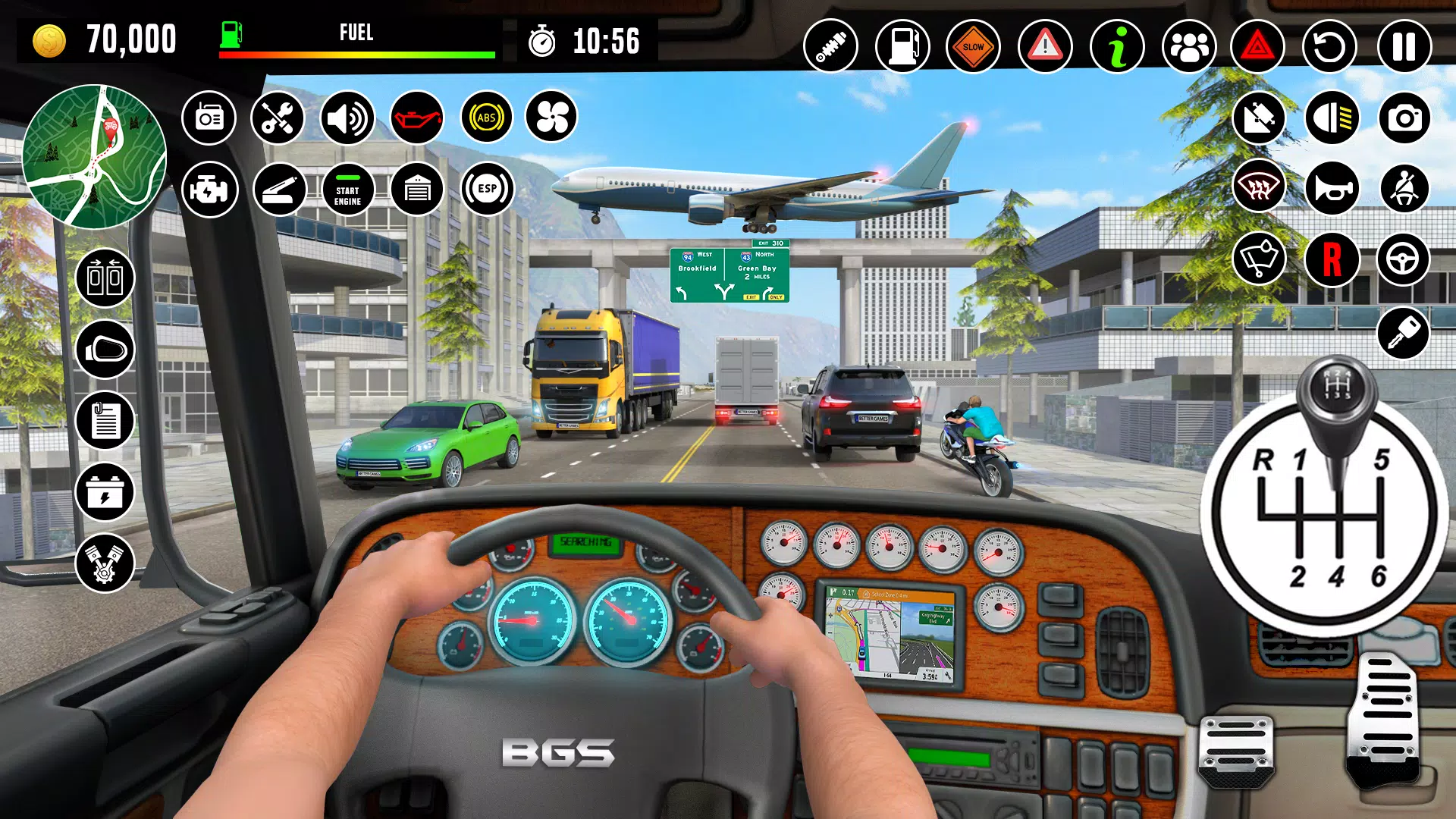Toggle the headlights on
Image resolution: width=1456 pixels, height=819 pixels.
click(1332, 118)
